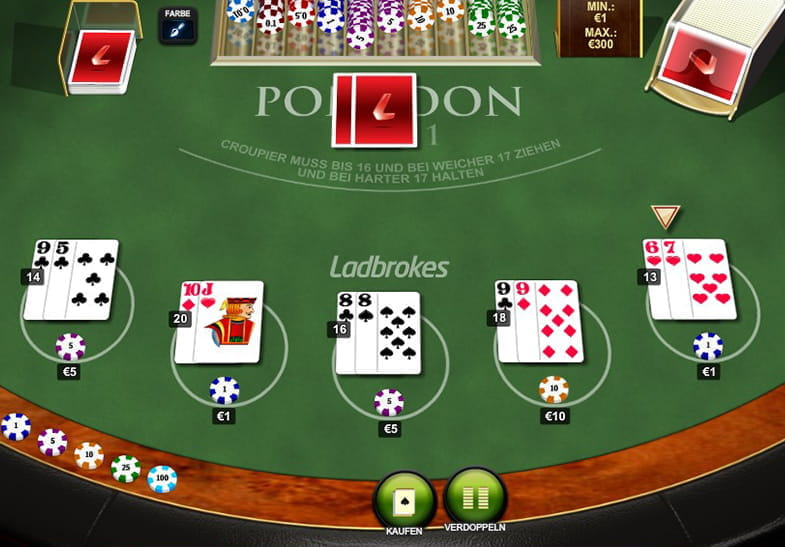The height and width of the screenshot is (547, 785).
Task: Open the Farbe color option
Action: [x=177, y=26]
